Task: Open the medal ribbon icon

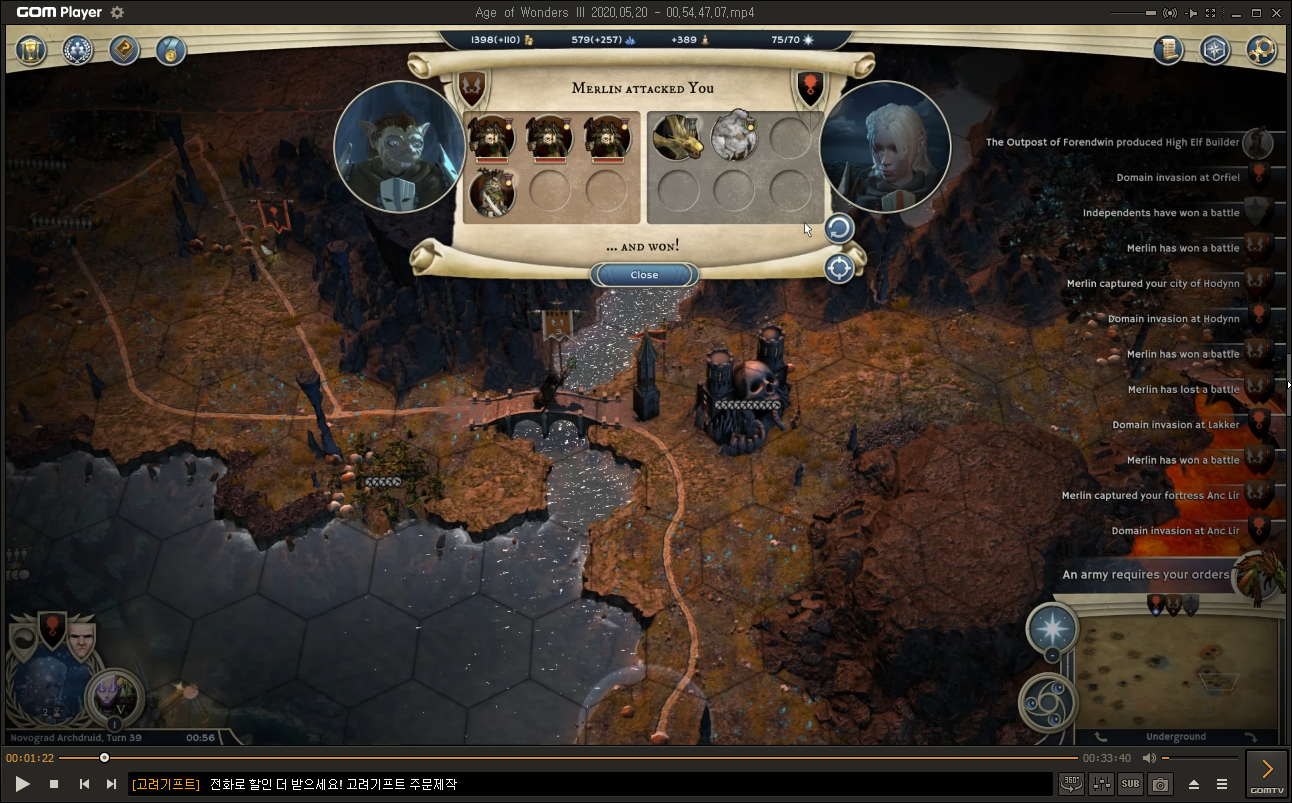Action: (170, 50)
